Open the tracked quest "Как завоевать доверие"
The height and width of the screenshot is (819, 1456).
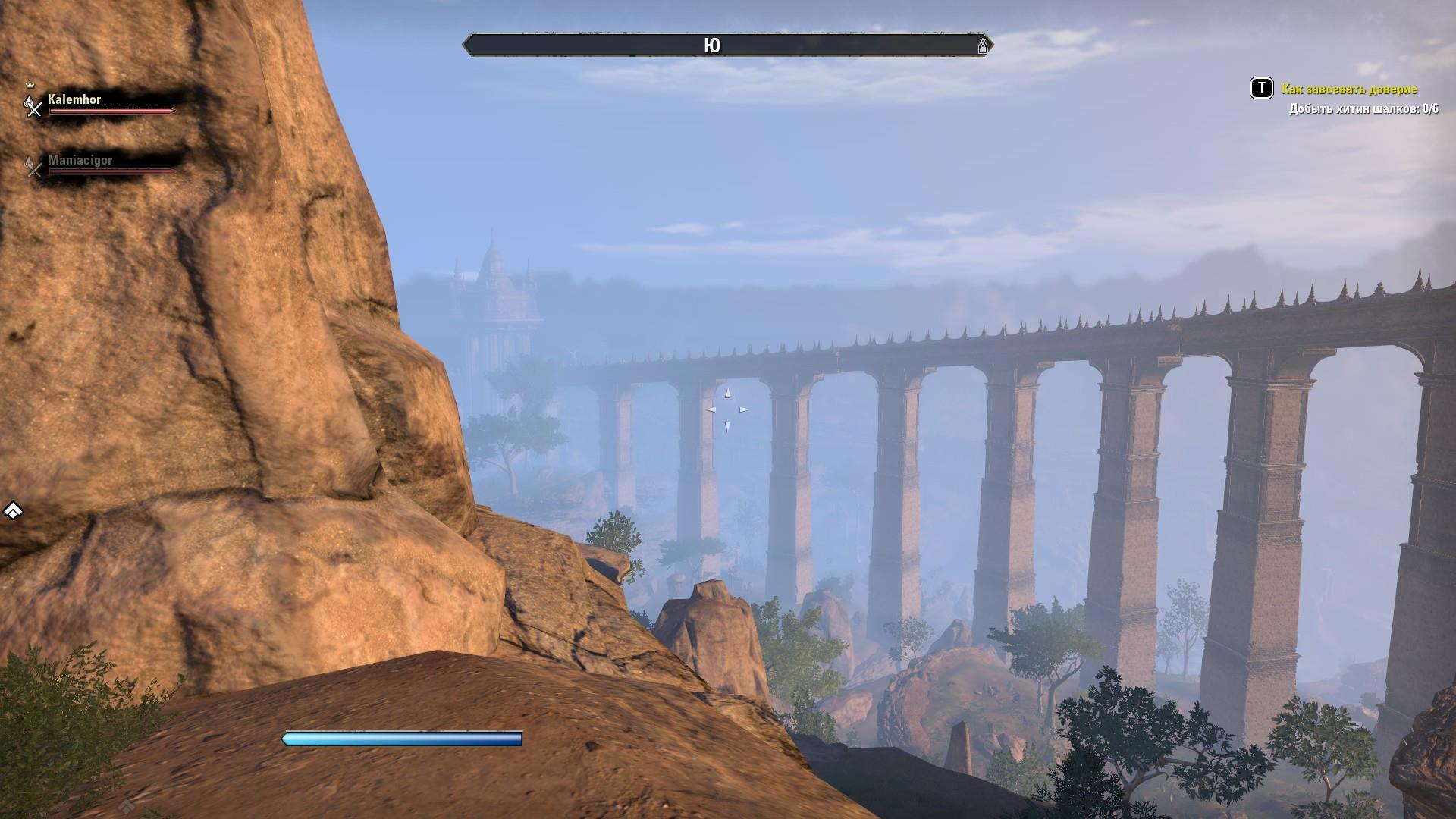coord(1349,89)
